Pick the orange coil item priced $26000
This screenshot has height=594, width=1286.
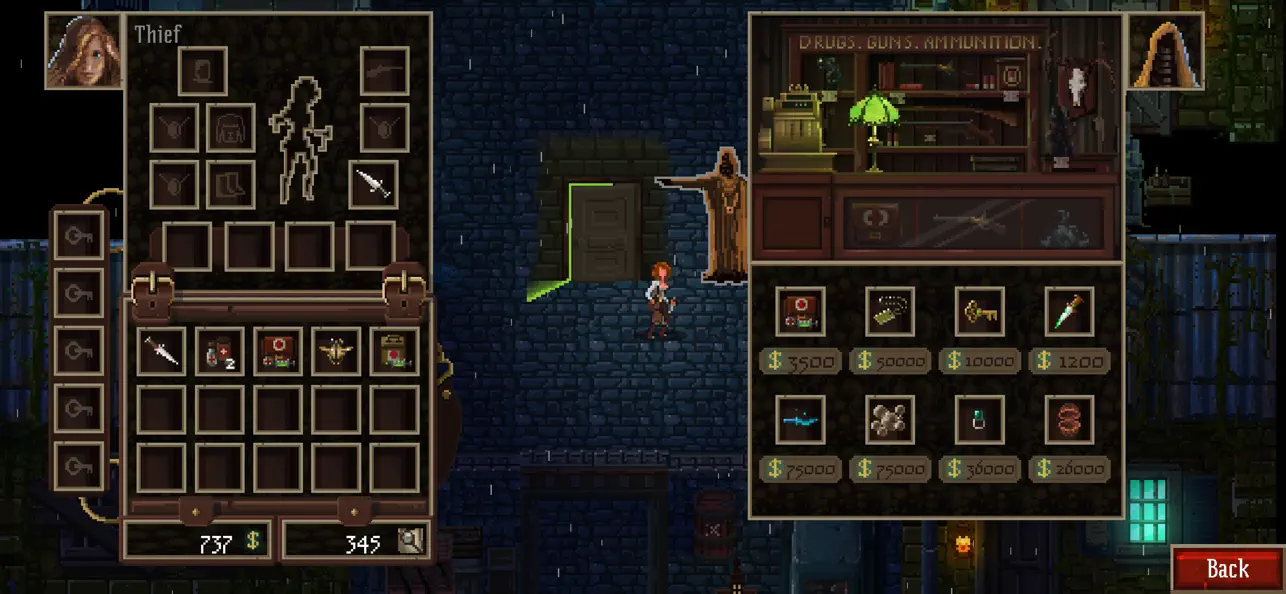tap(1069, 419)
